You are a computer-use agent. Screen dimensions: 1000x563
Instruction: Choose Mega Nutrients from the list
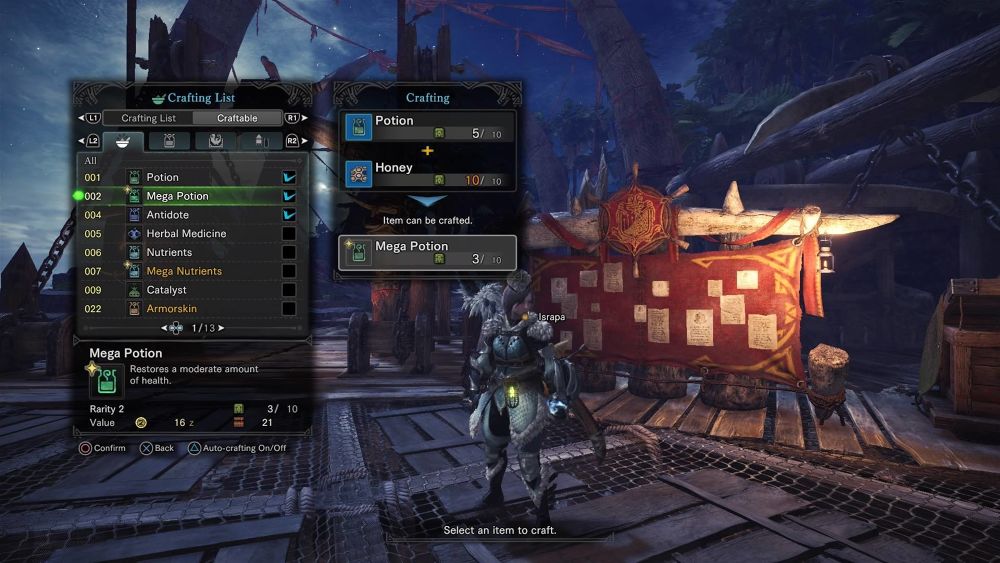[184, 271]
